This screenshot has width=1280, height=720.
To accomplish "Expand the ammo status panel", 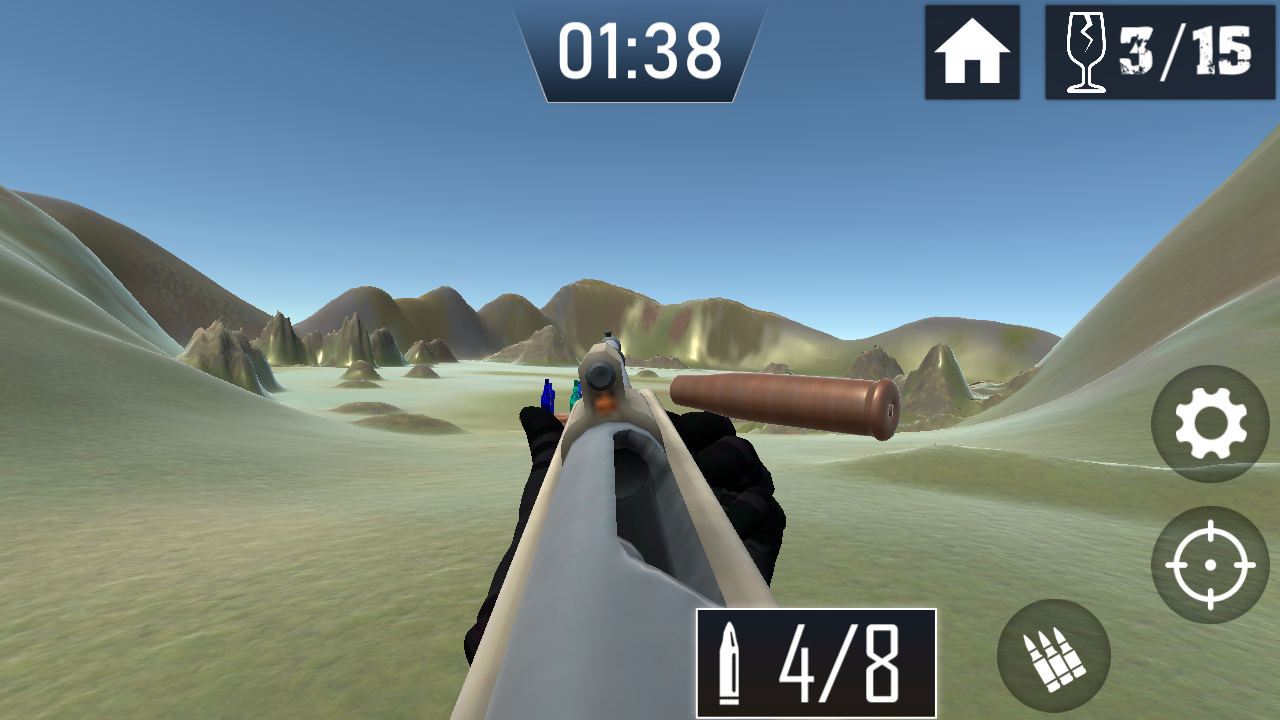I will (815, 665).
